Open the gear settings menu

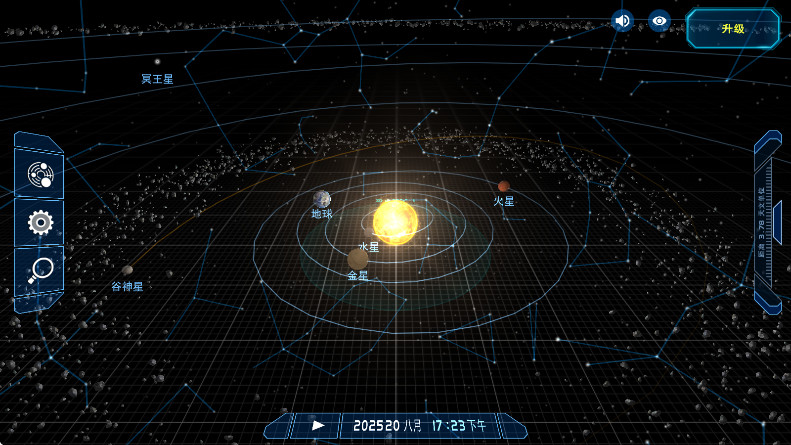point(40,222)
